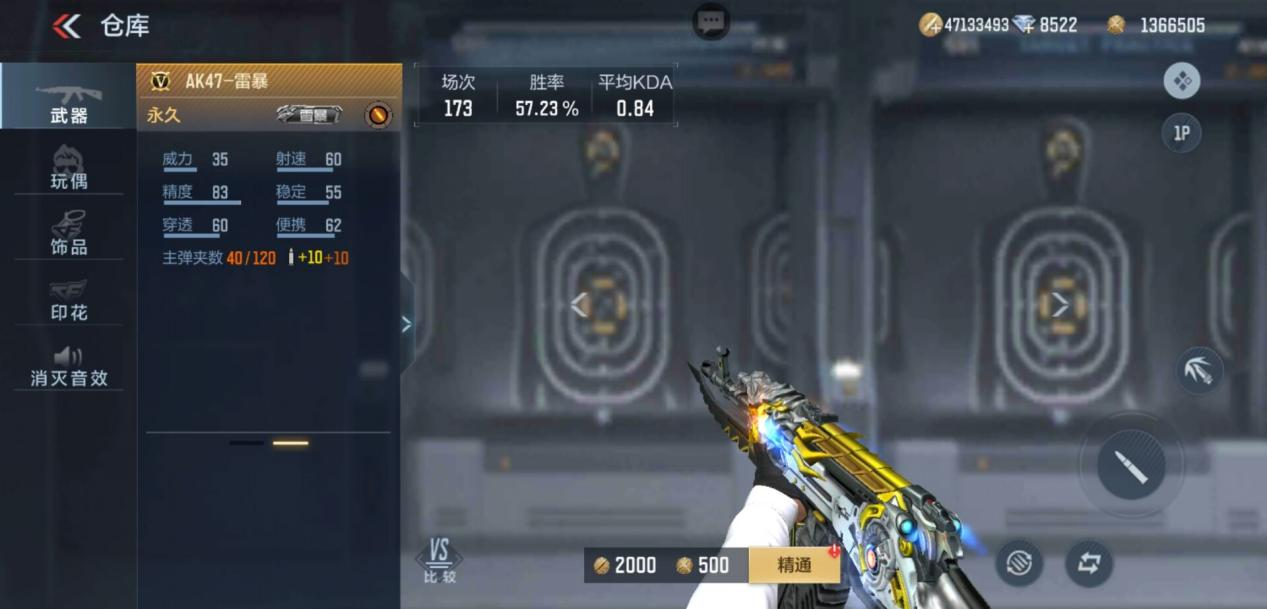The image size is (1267, 609).
Task: Open the VS 比较 compare function
Action: click(439, 560)
